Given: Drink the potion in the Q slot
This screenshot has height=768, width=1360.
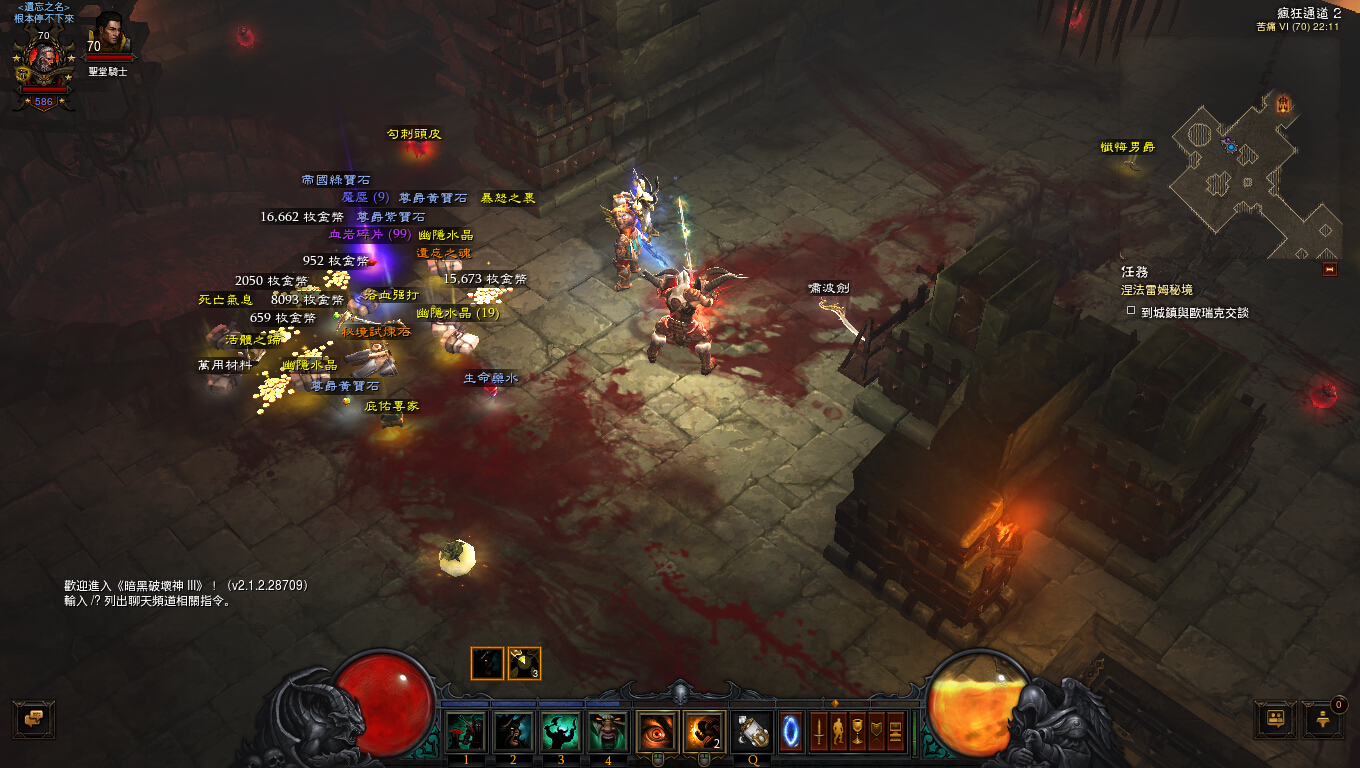Looking at the screenshot, I should [x=751, y=732].
